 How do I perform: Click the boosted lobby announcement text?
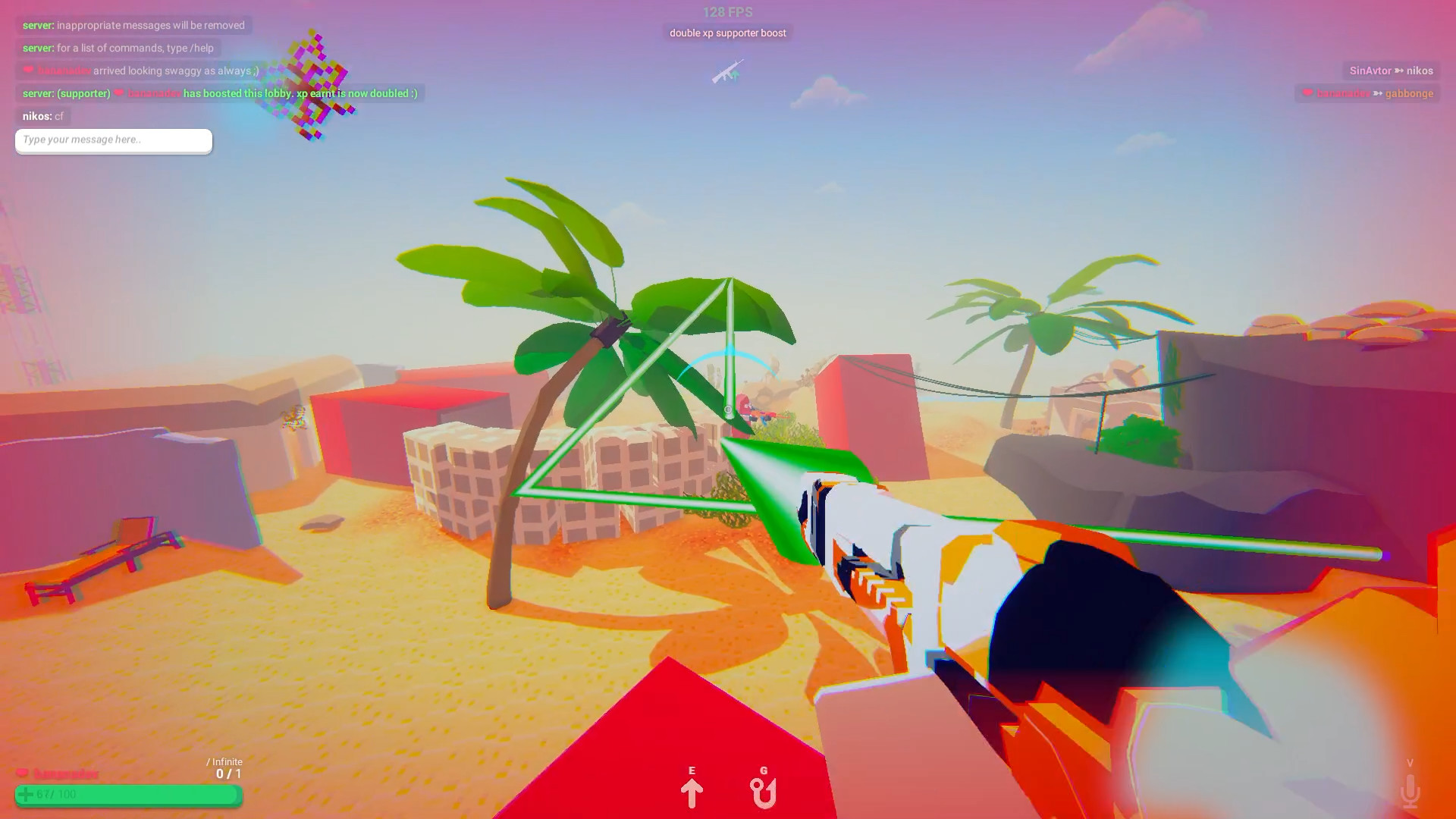[x=220, y=93]
